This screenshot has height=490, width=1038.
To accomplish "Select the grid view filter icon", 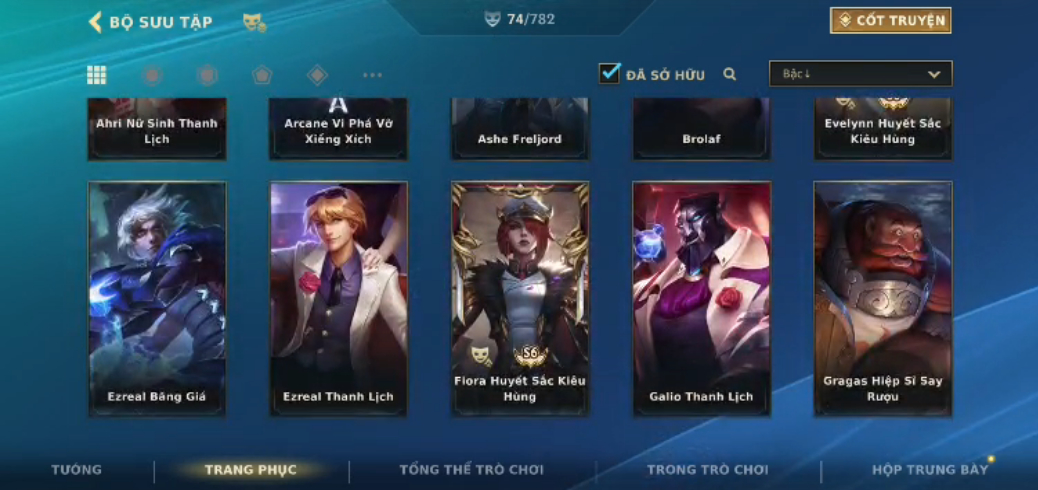I will click(x=97, y=75).
